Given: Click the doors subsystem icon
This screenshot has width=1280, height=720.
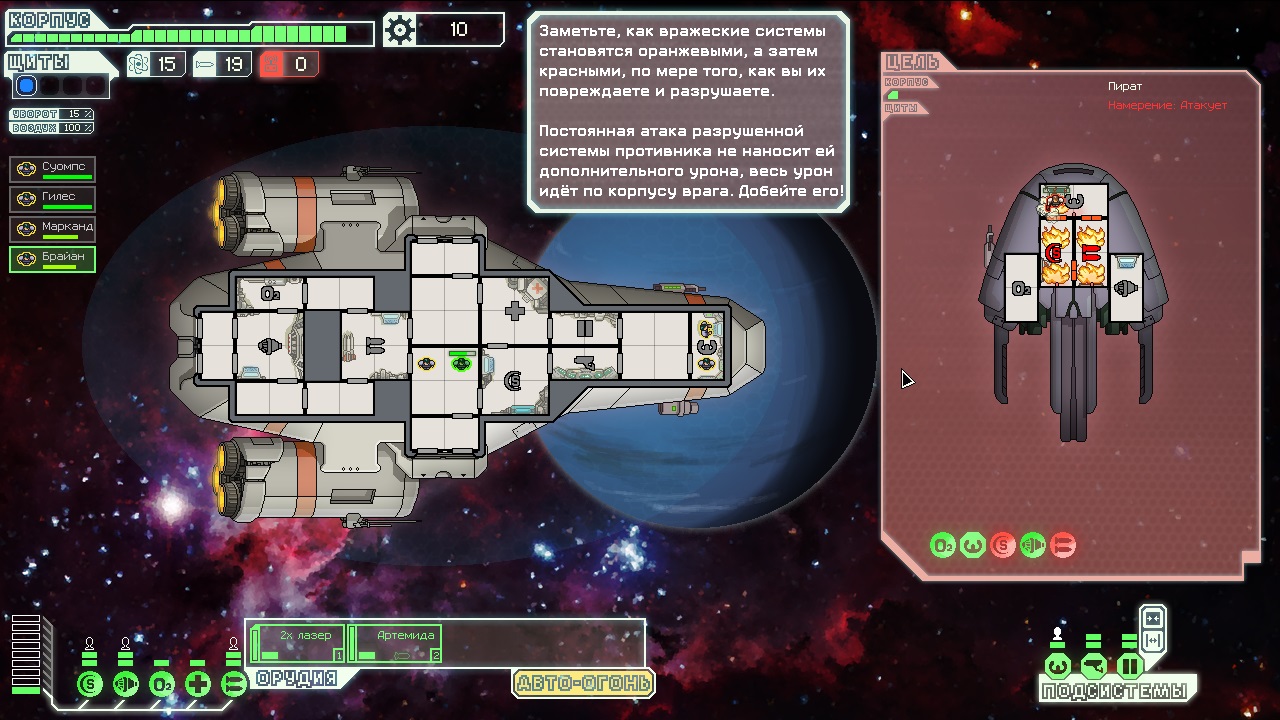Looking at the screenshot, I should click(x=1129, y=666).
